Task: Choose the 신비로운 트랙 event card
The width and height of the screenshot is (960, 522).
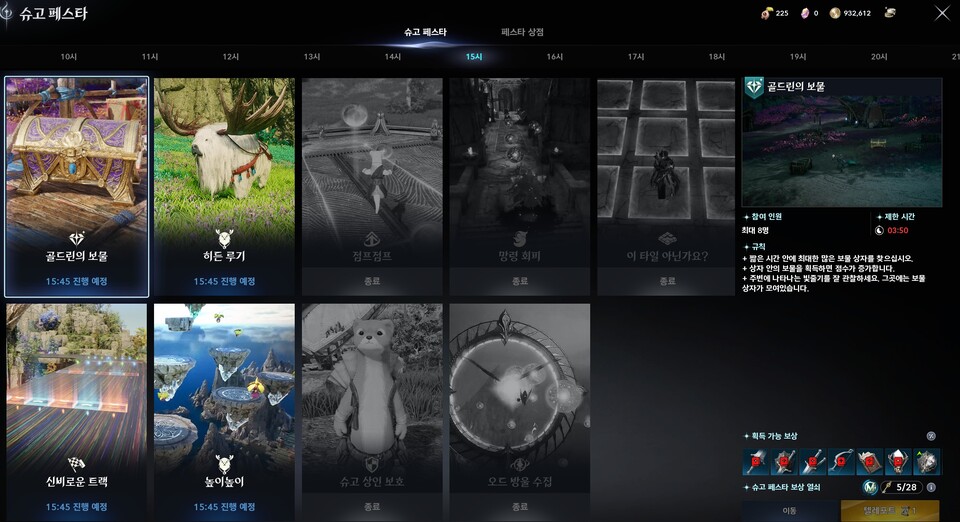Action: click(77, 410)
